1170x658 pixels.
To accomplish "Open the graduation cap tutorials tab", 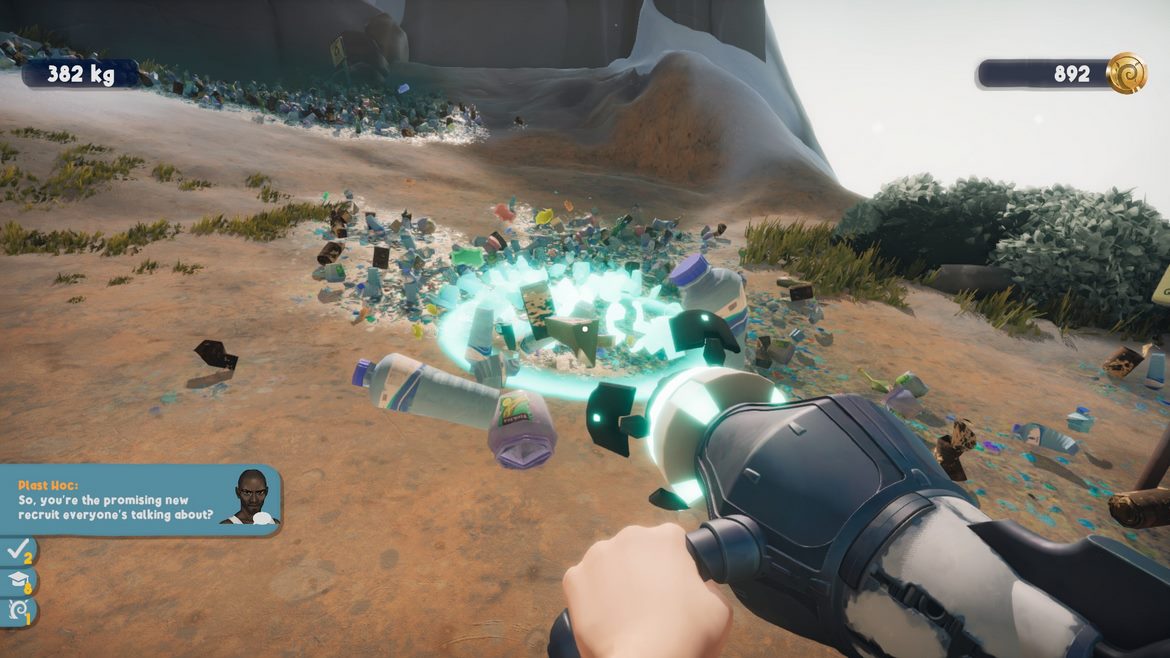I will 18,580.
